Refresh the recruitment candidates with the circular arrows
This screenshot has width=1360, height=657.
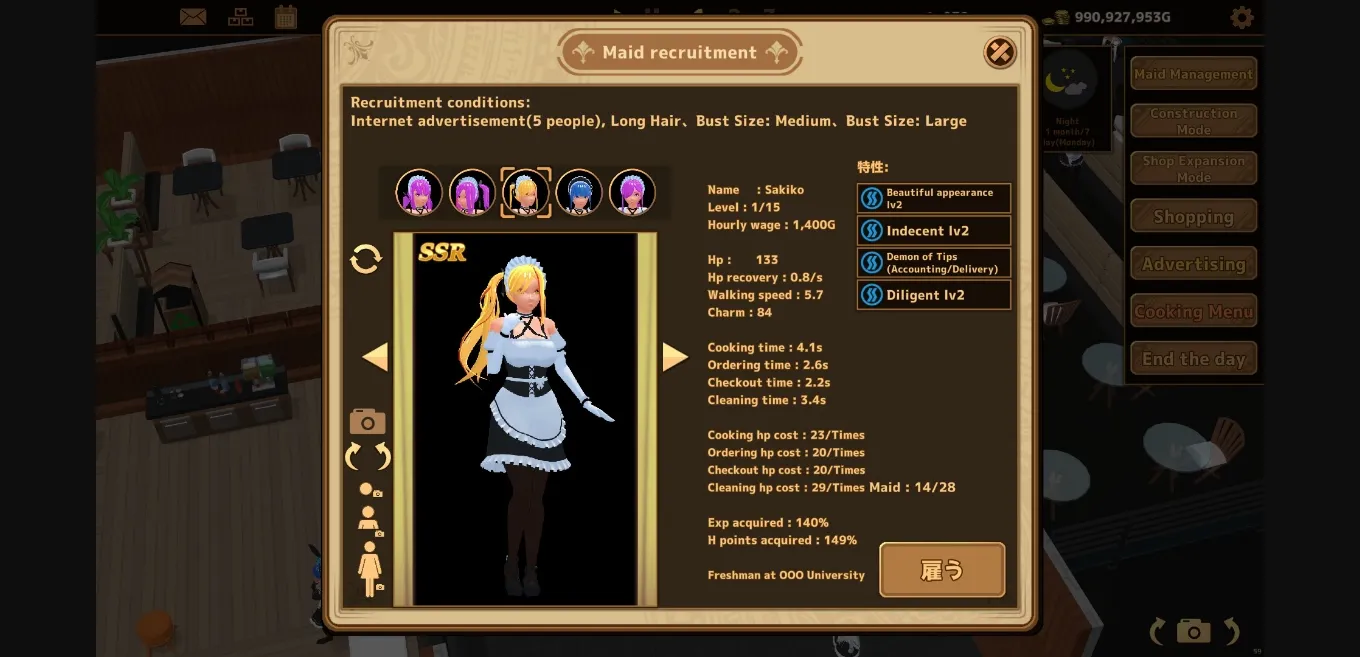[366, 259]
